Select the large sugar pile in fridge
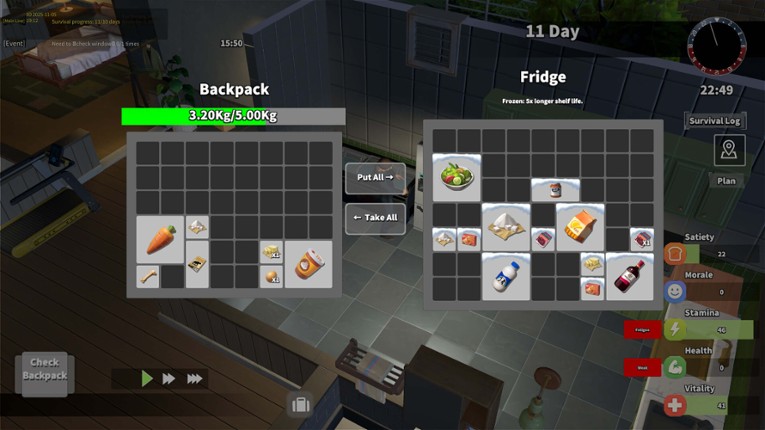 [x=506, y=227]
